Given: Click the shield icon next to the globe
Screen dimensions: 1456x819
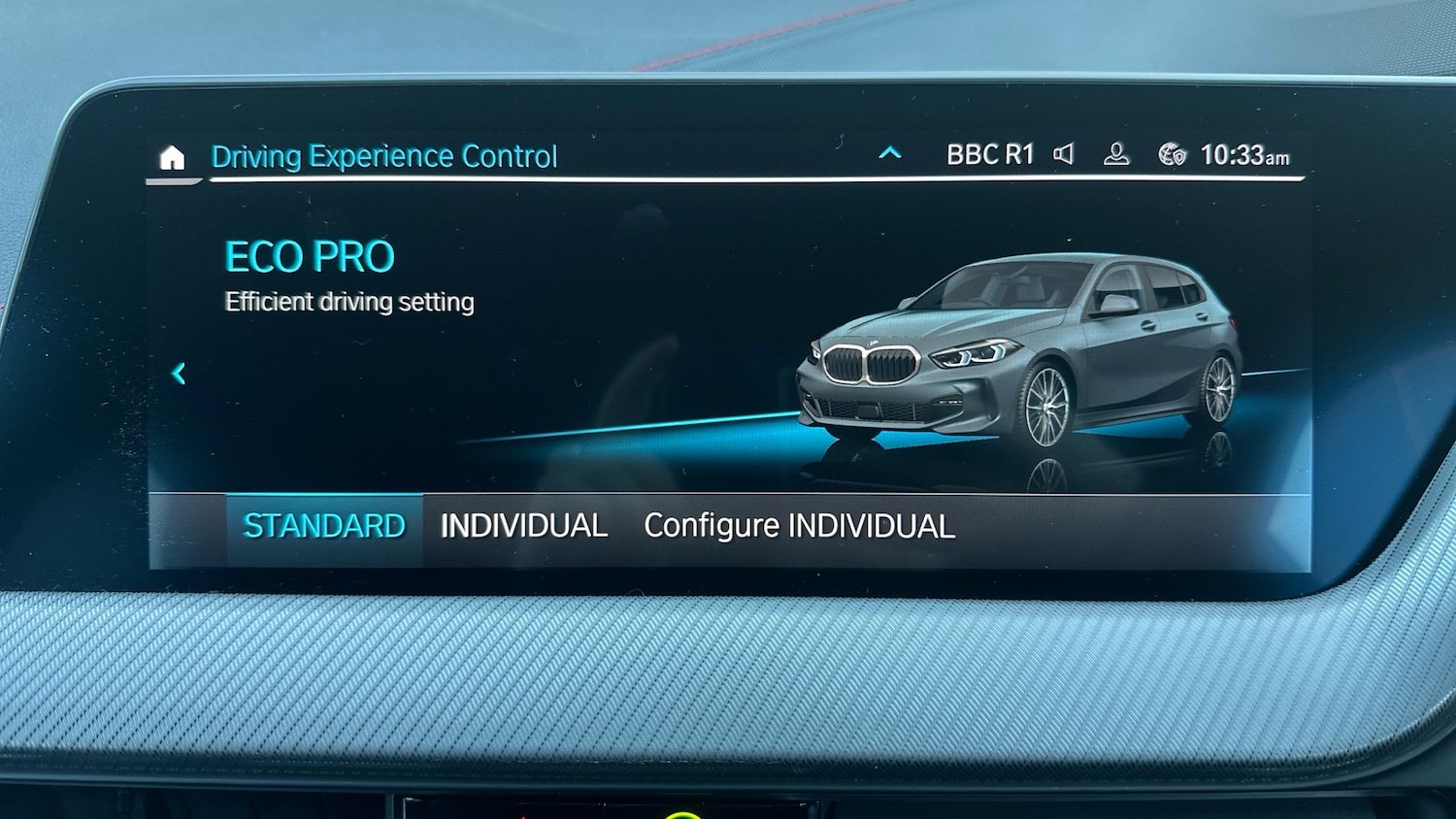Looking at the screenshot, I should click(1180, 157).
